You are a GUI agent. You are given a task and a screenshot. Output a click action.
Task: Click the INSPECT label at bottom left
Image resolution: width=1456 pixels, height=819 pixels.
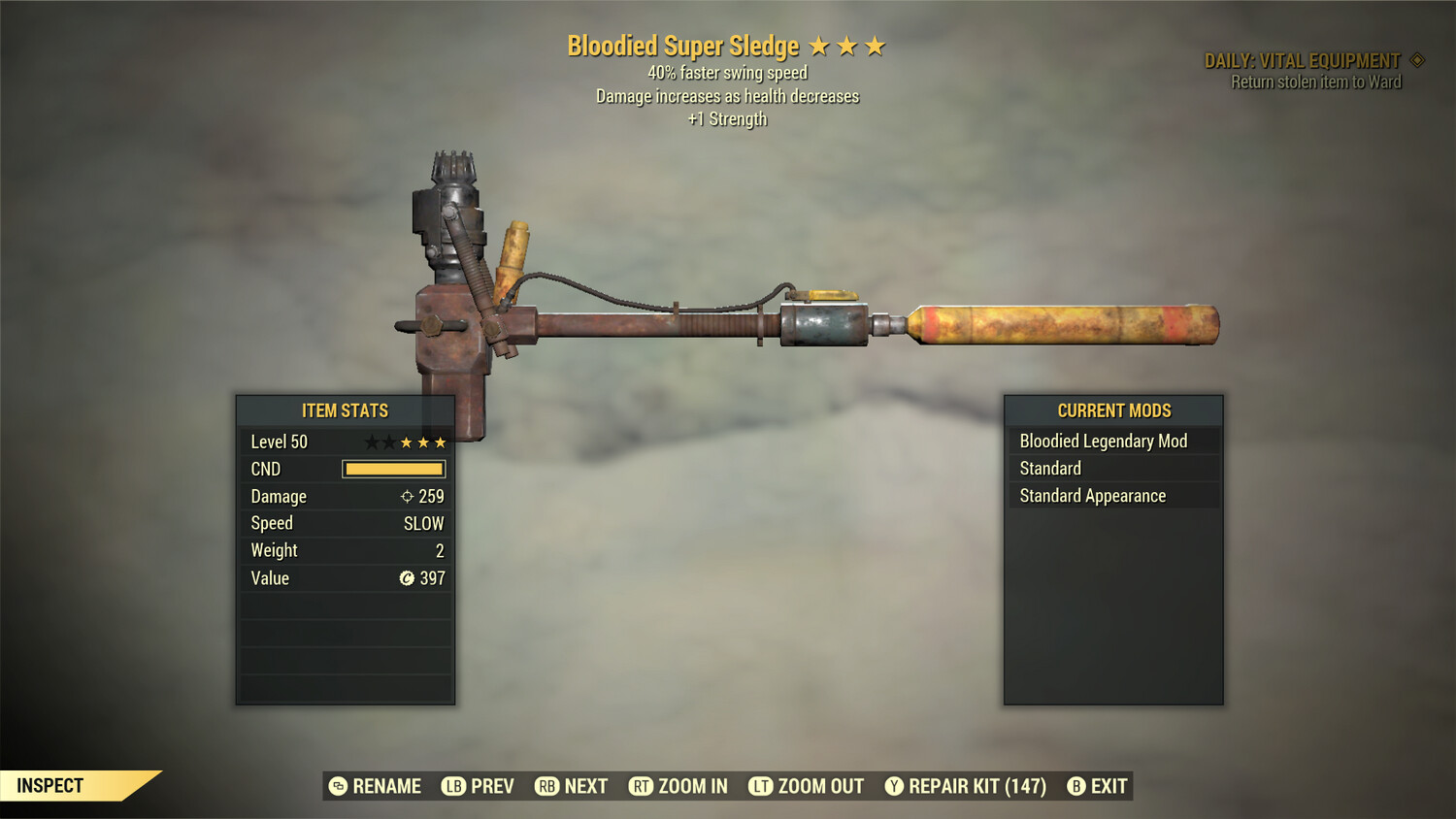point(50,785)
